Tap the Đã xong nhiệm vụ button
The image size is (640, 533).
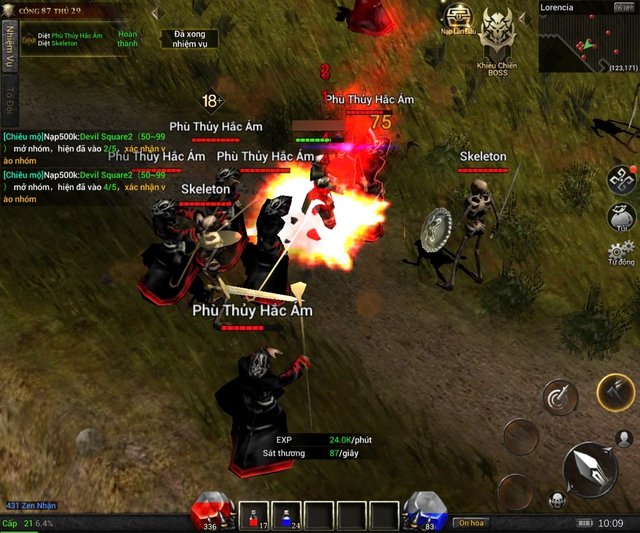[188, 39]
